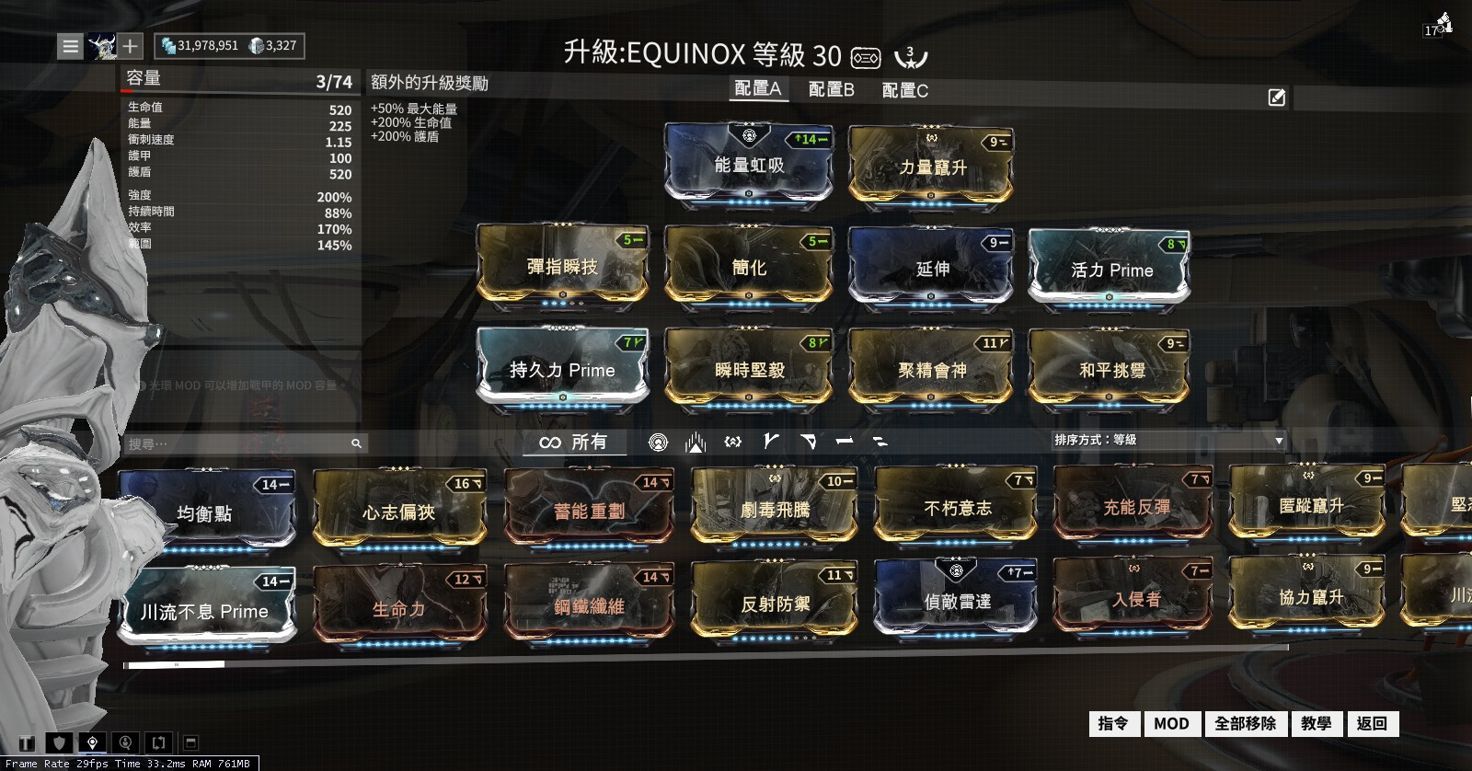Viewport: 1472px width, 771px height.
Task: Select the ability mods filter icon
Action: 732,441
